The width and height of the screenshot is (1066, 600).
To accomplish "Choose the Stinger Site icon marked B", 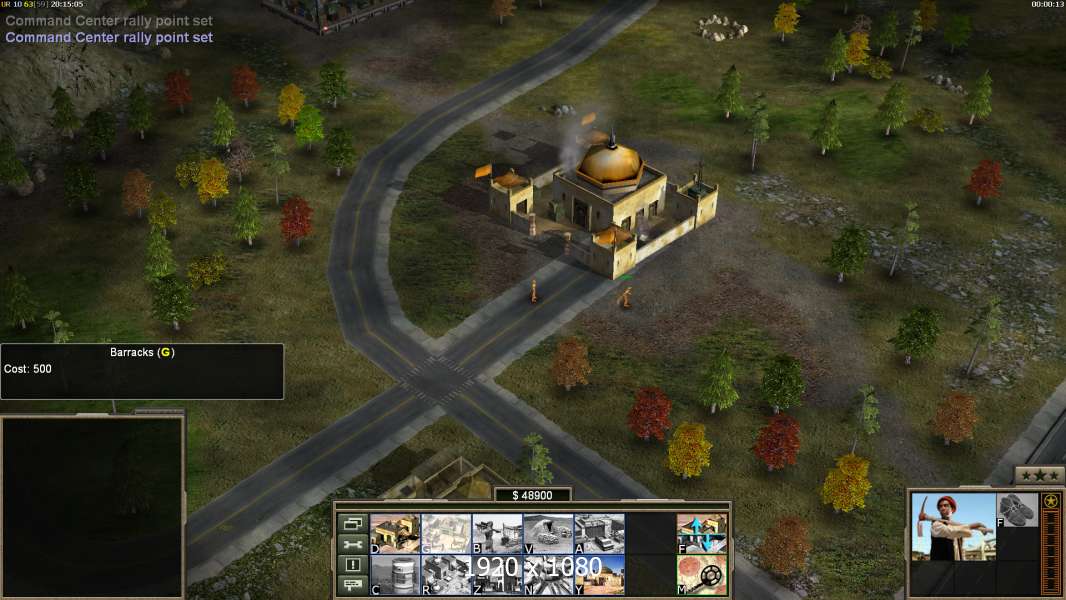I will [x=496, y=533].
